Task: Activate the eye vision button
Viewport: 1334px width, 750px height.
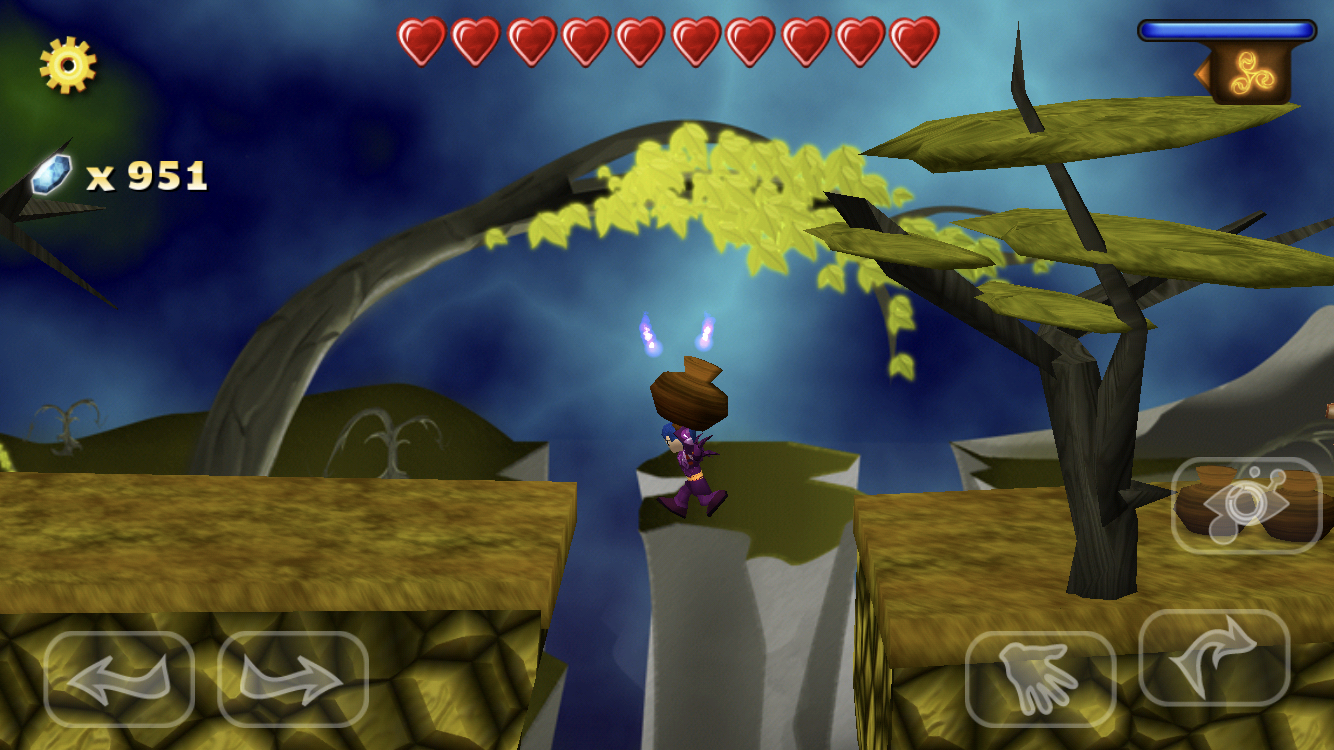Action: (1246, 506)
